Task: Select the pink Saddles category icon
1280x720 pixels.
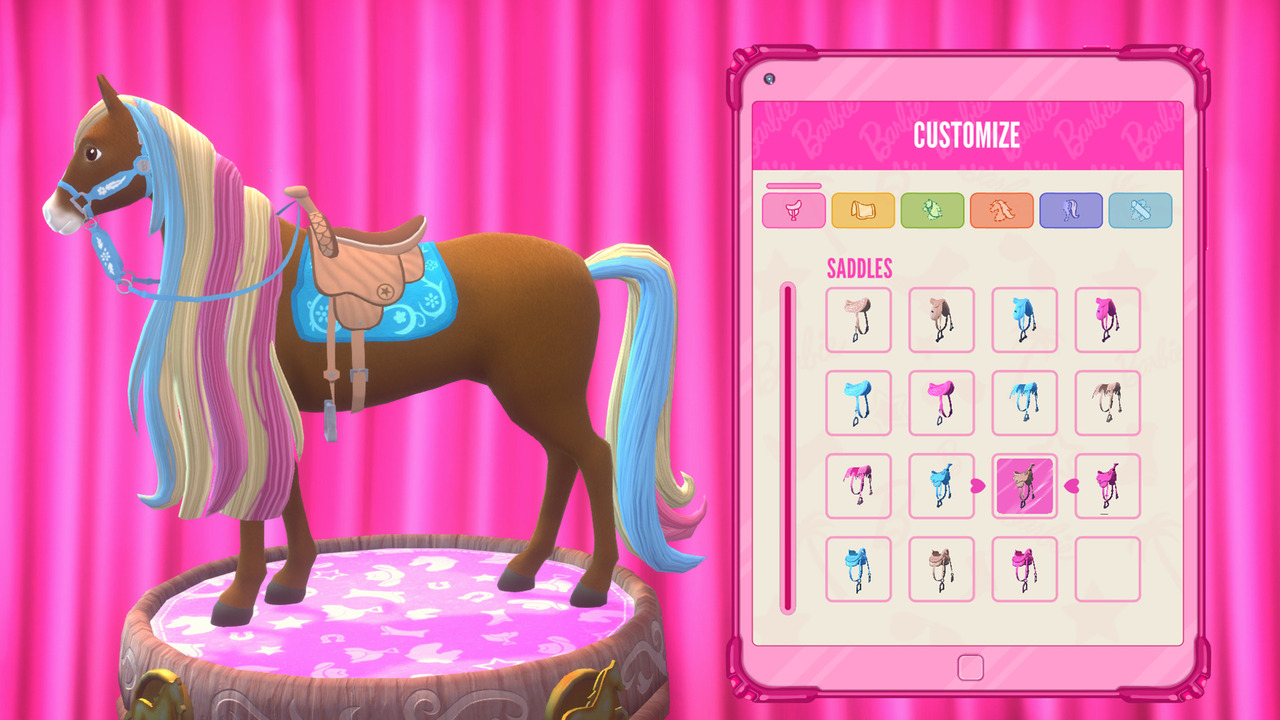Action: [x=793, y=210]
